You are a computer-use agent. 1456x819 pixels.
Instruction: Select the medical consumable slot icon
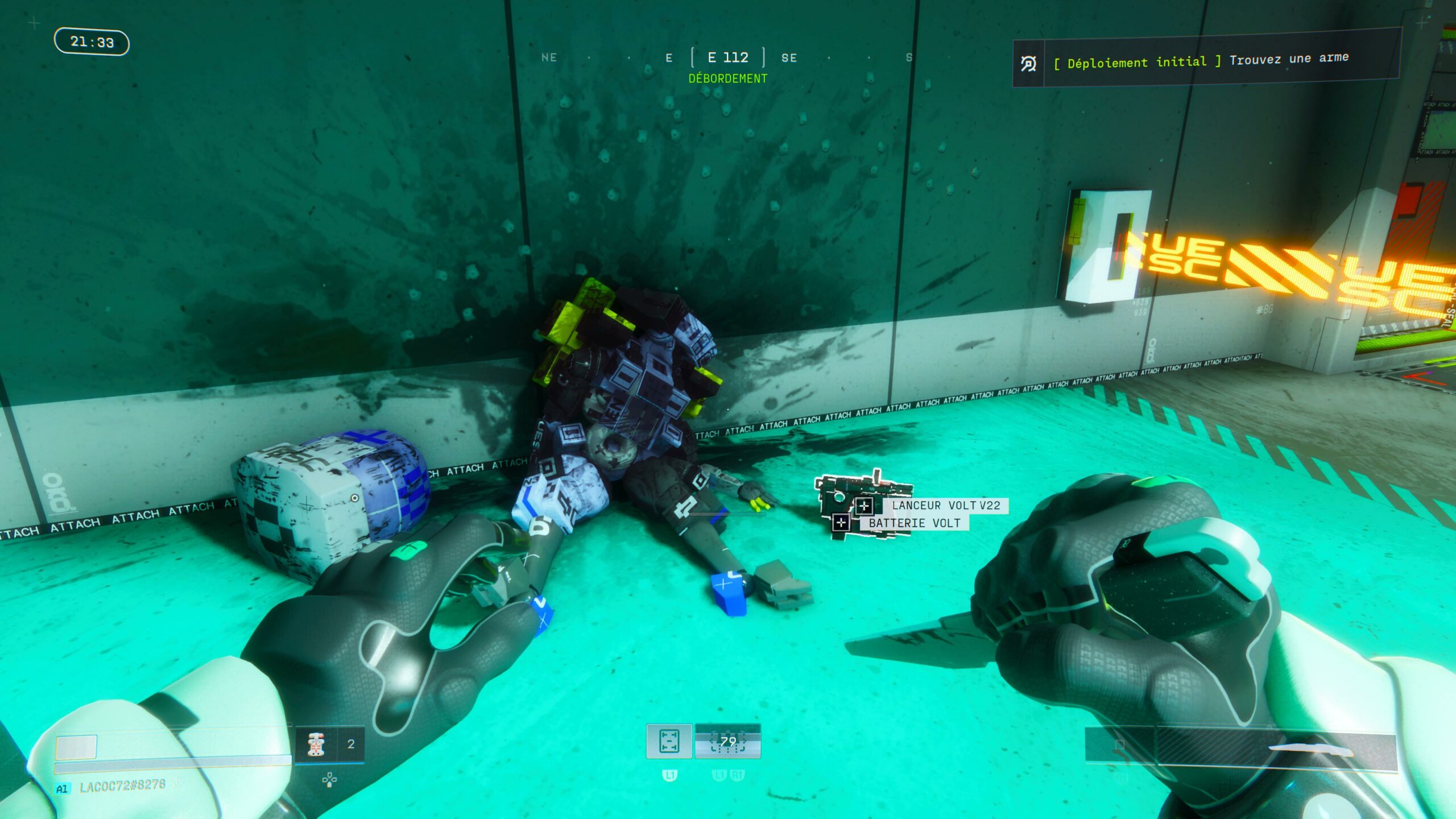click(316, 744)
